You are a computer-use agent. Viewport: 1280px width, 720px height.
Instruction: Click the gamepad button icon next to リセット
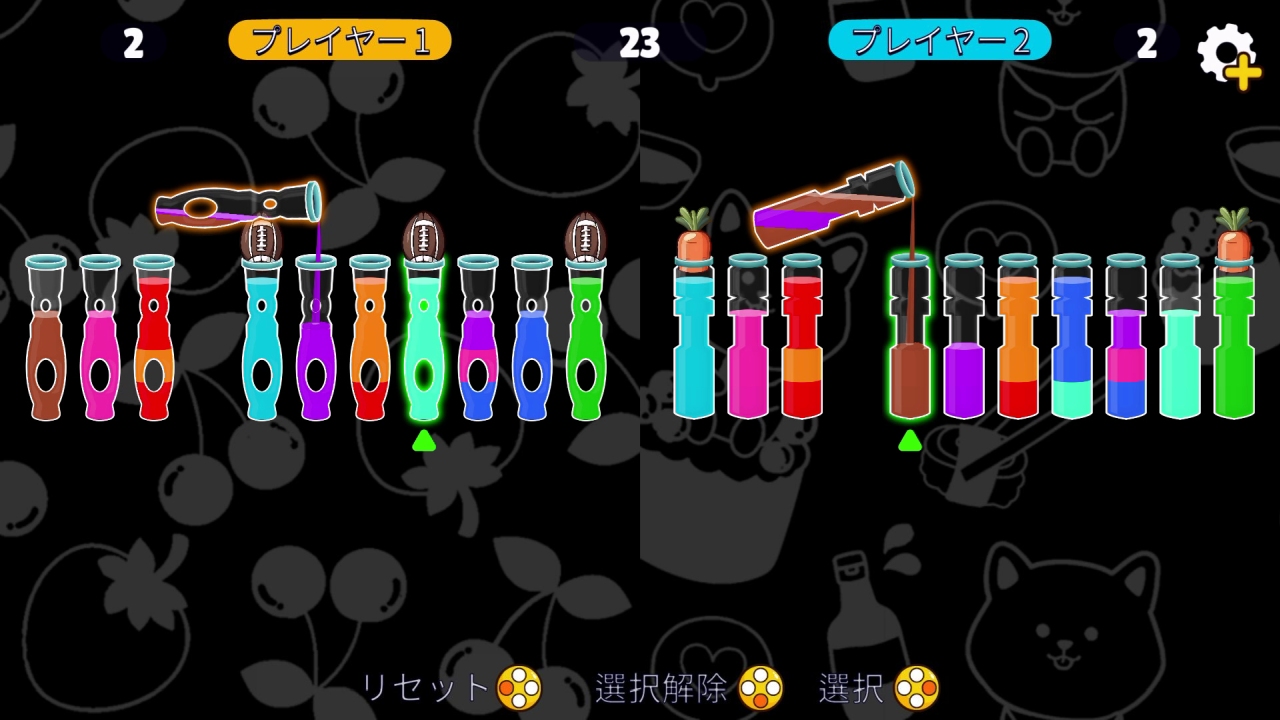click(x=519, y=687)
